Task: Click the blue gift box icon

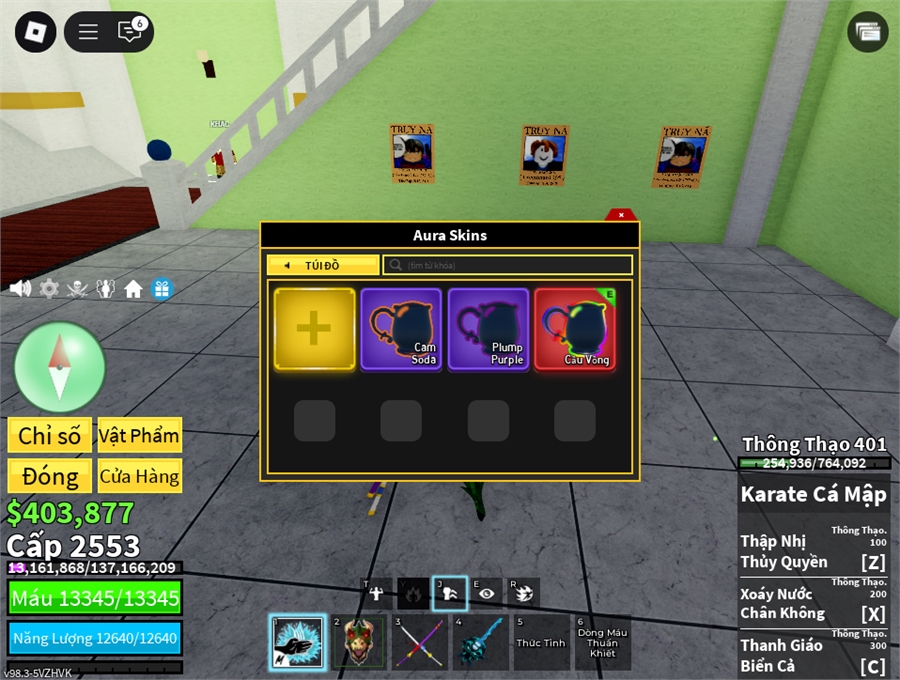Action: (162, 289)
